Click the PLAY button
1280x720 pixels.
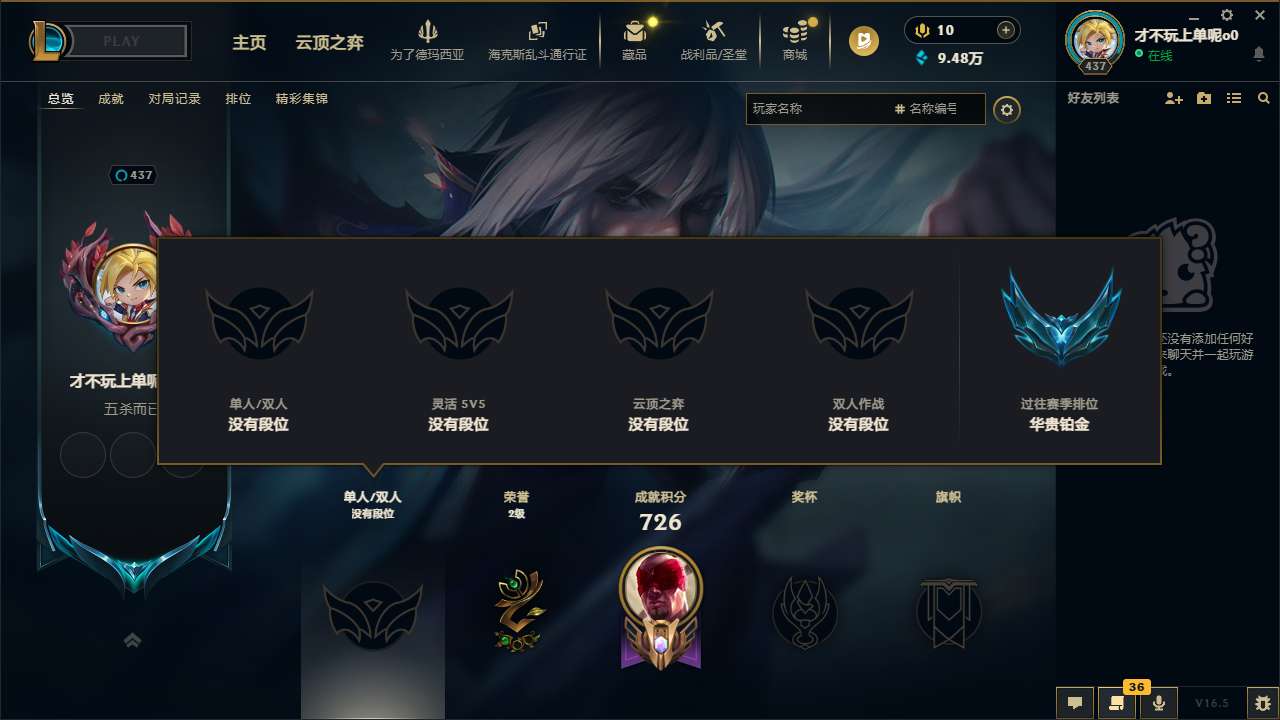(121, 40)
